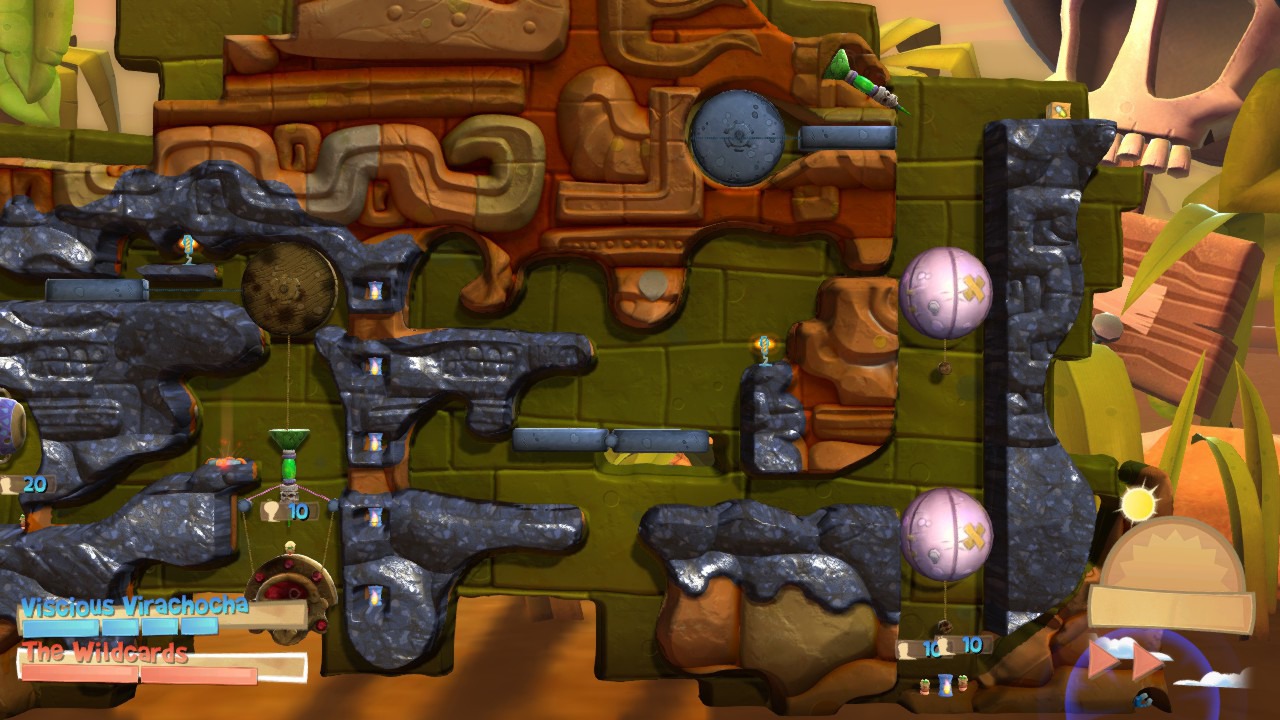Click the glowing candle atop the rock pillar

coord(763,344)
